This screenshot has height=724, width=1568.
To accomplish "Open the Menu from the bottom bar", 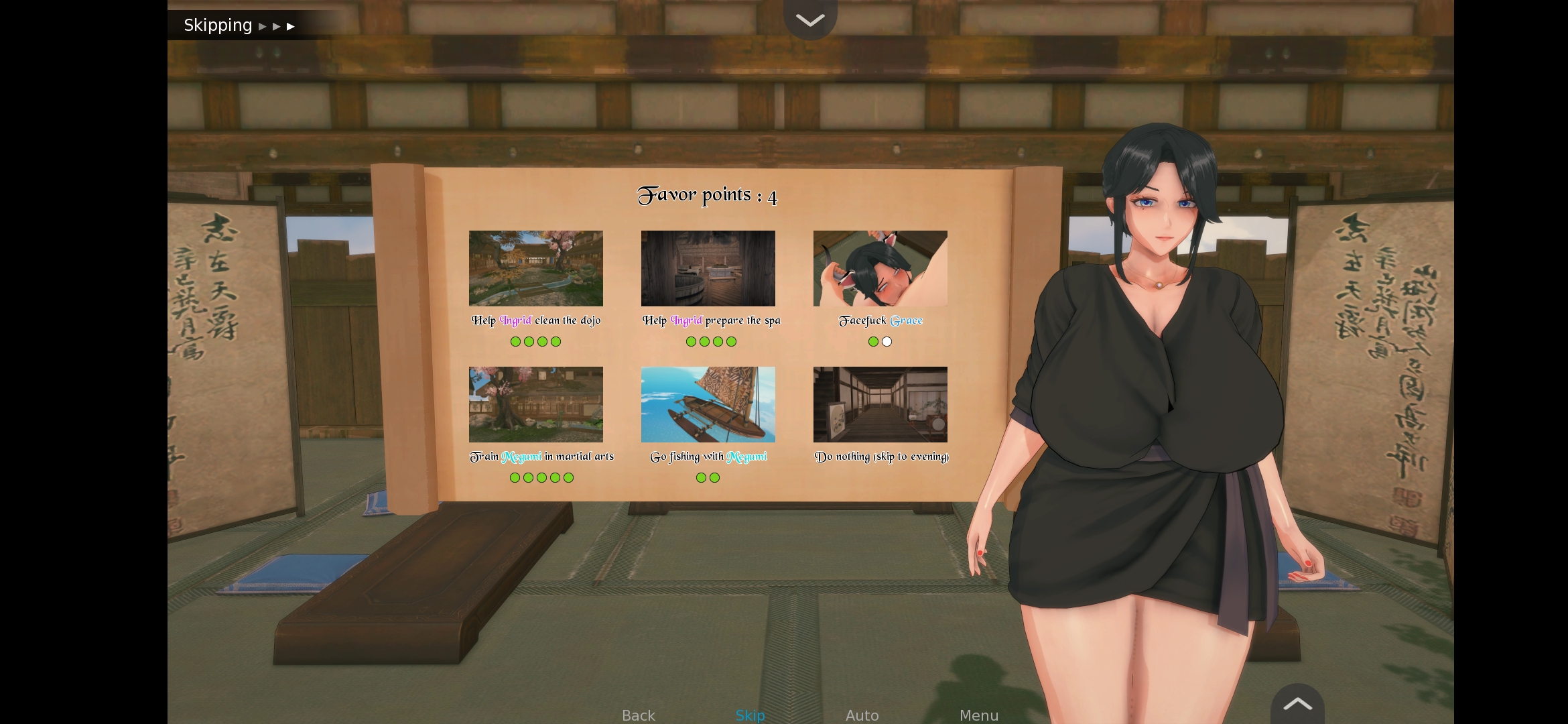I will [978, 715].
